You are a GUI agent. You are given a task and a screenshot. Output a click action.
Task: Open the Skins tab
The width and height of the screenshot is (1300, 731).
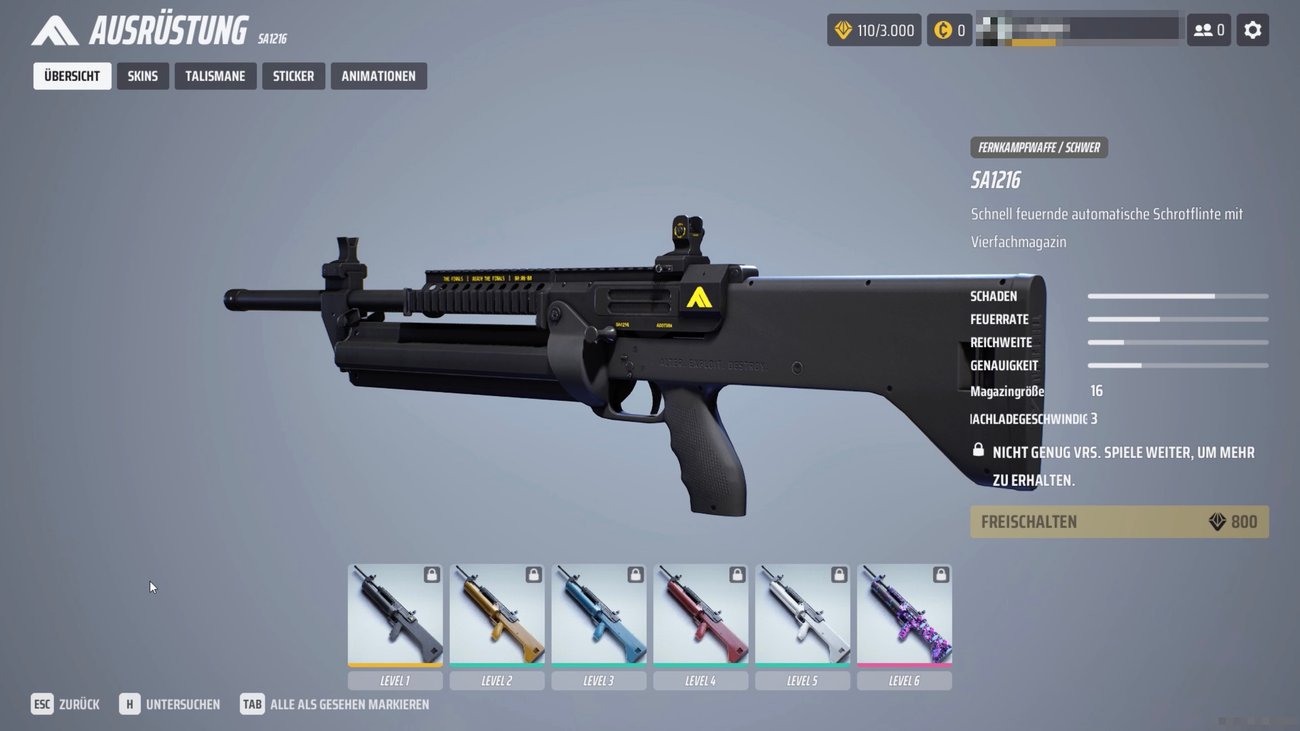tap(142, 76)
